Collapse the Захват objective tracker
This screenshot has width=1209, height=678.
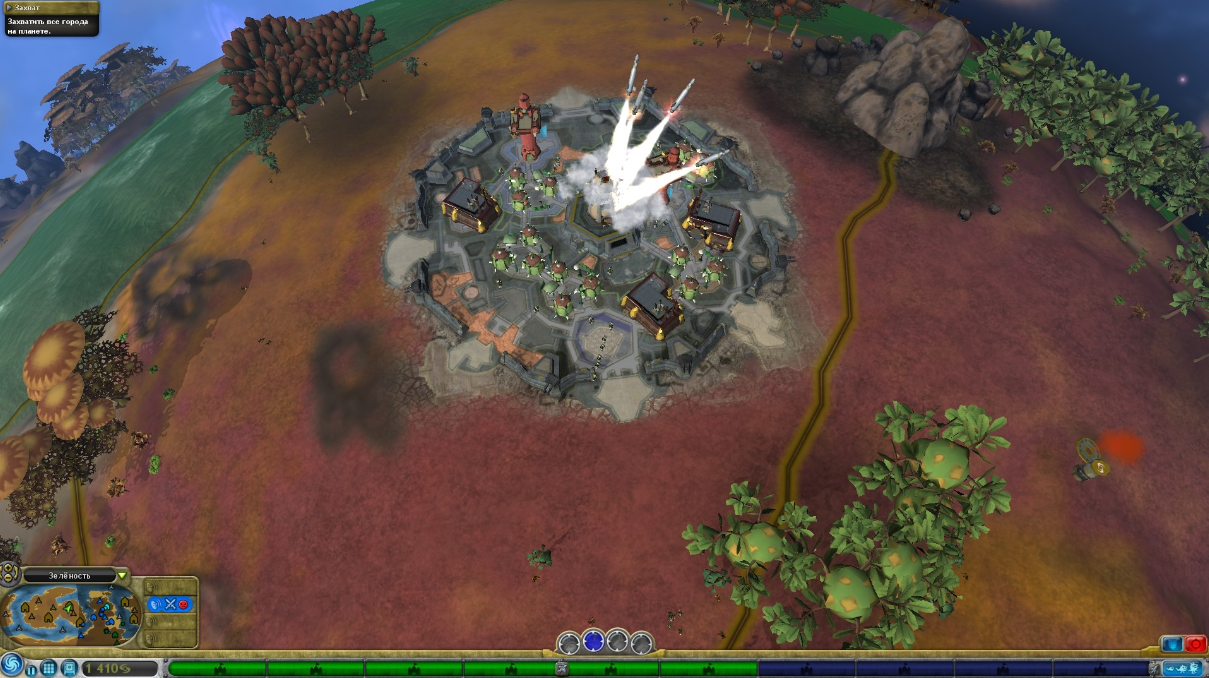pos(49,8)
